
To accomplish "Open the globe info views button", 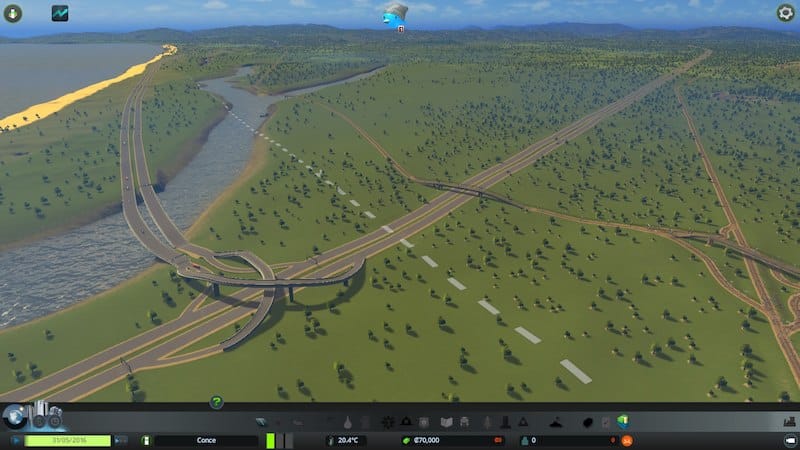I will (x=14, y=417).
